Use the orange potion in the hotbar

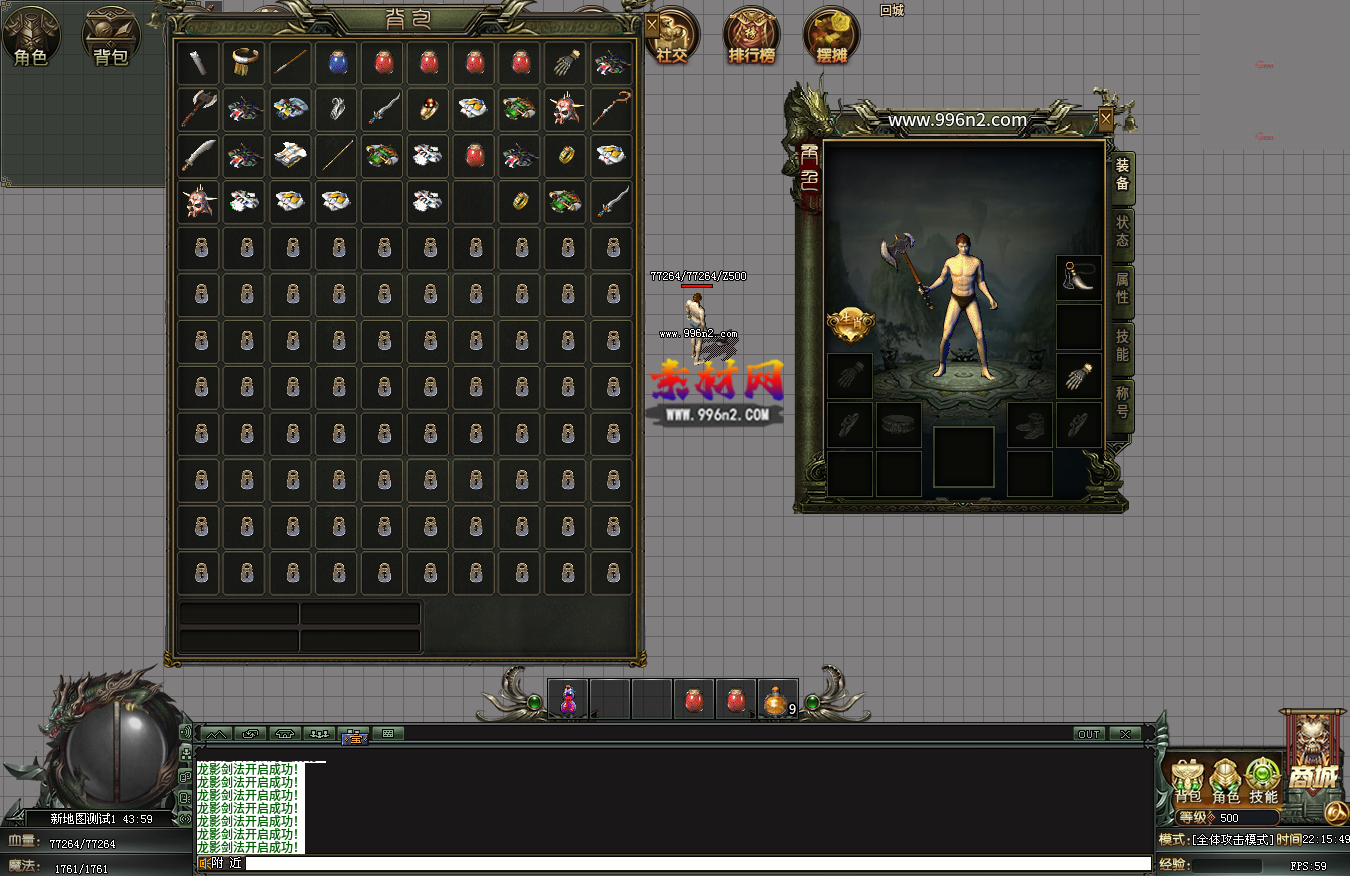click(x=777, y=700)
